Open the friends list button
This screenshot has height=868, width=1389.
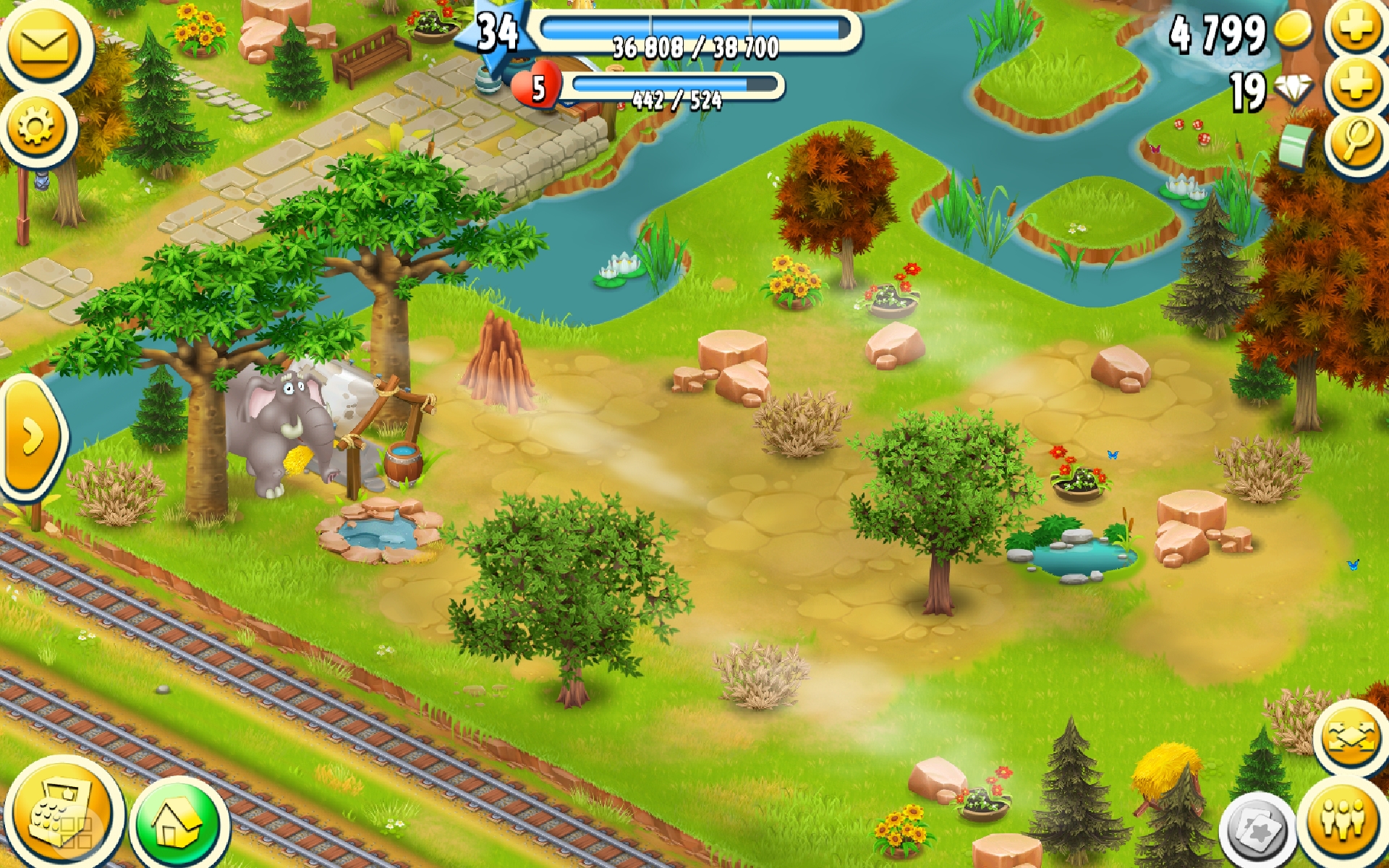[x=1343, y=821]
